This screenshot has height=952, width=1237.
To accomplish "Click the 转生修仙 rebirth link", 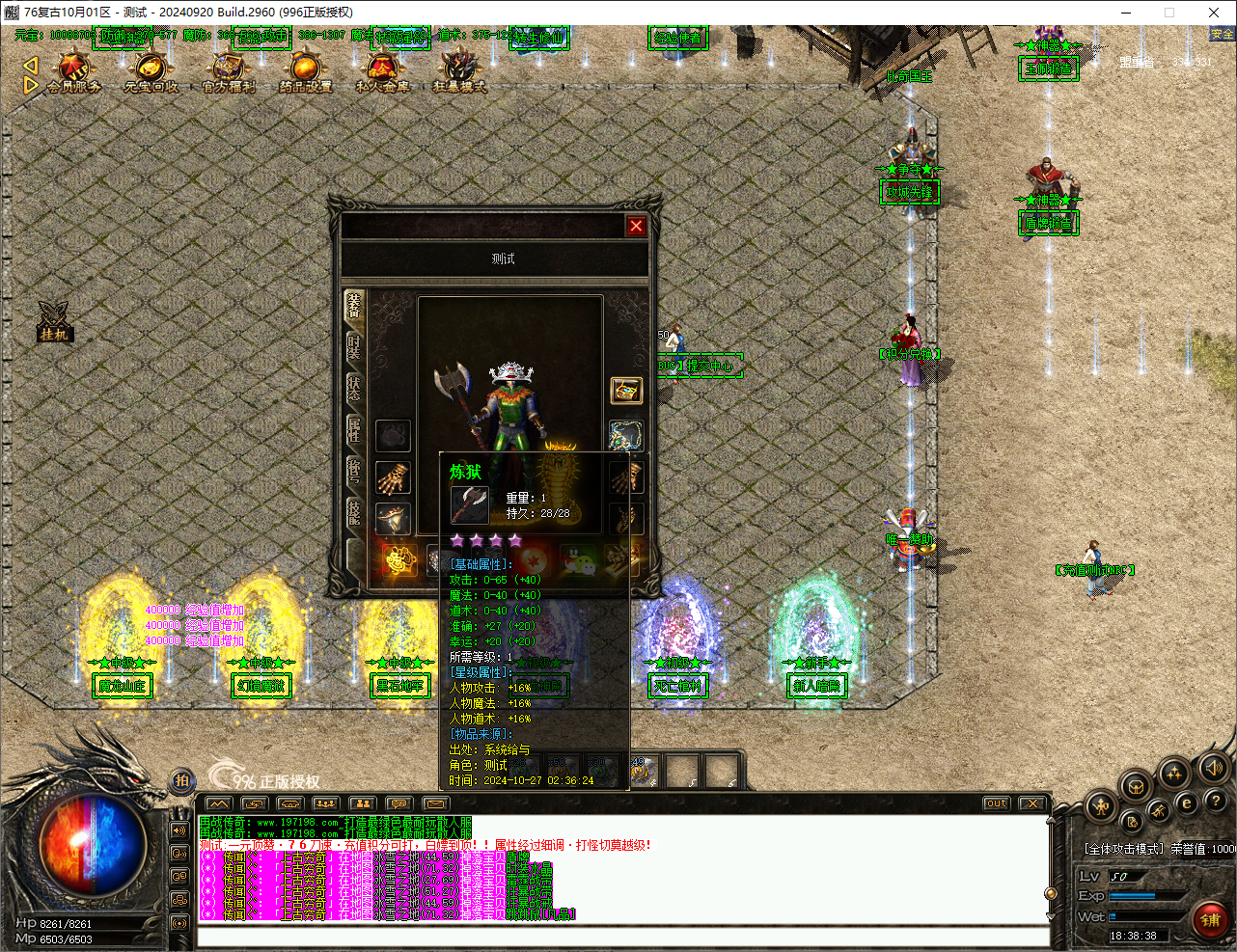I will point(539,38).
